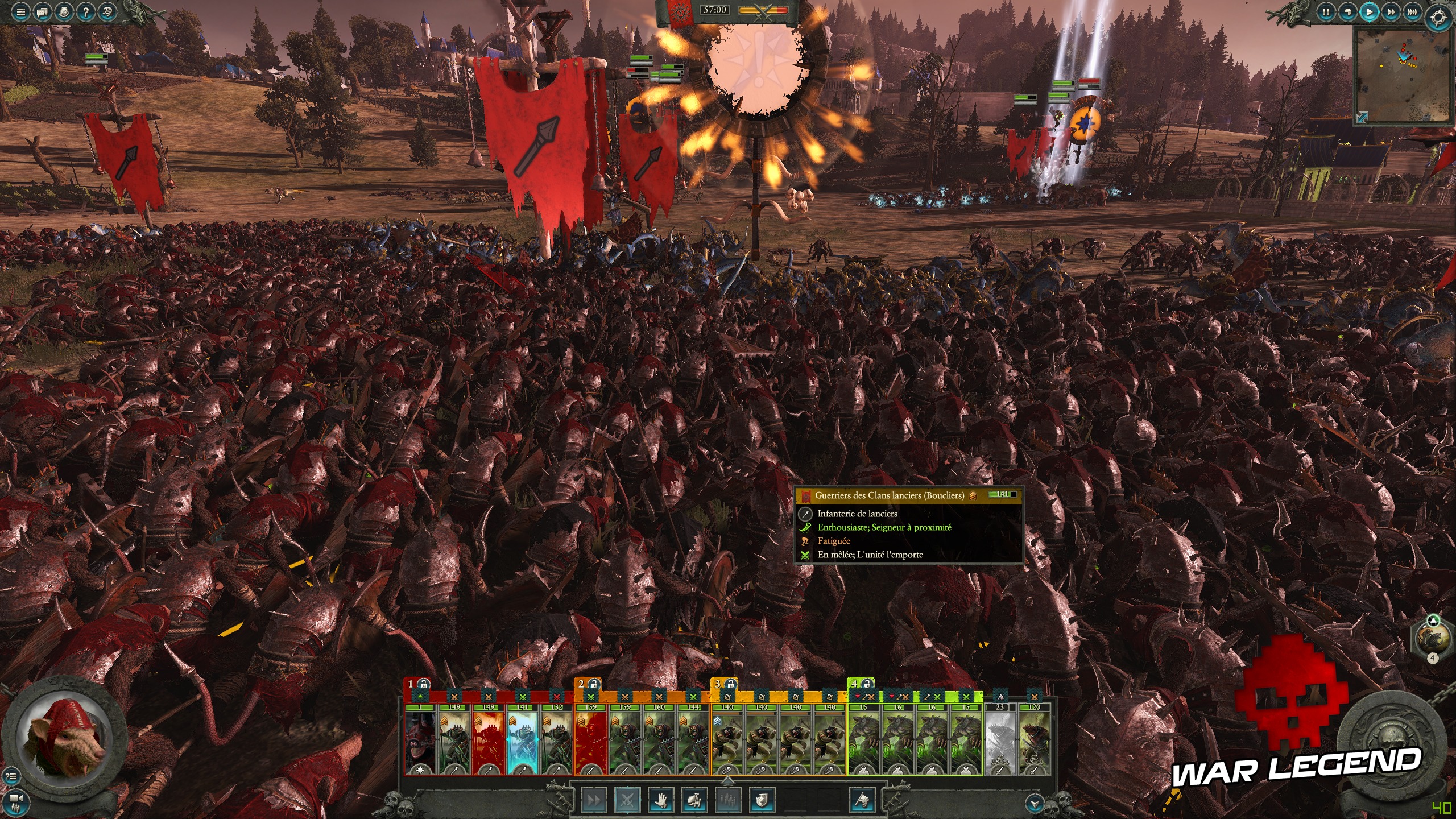
Task: Open the question mark help button
Action: (86, 12)
